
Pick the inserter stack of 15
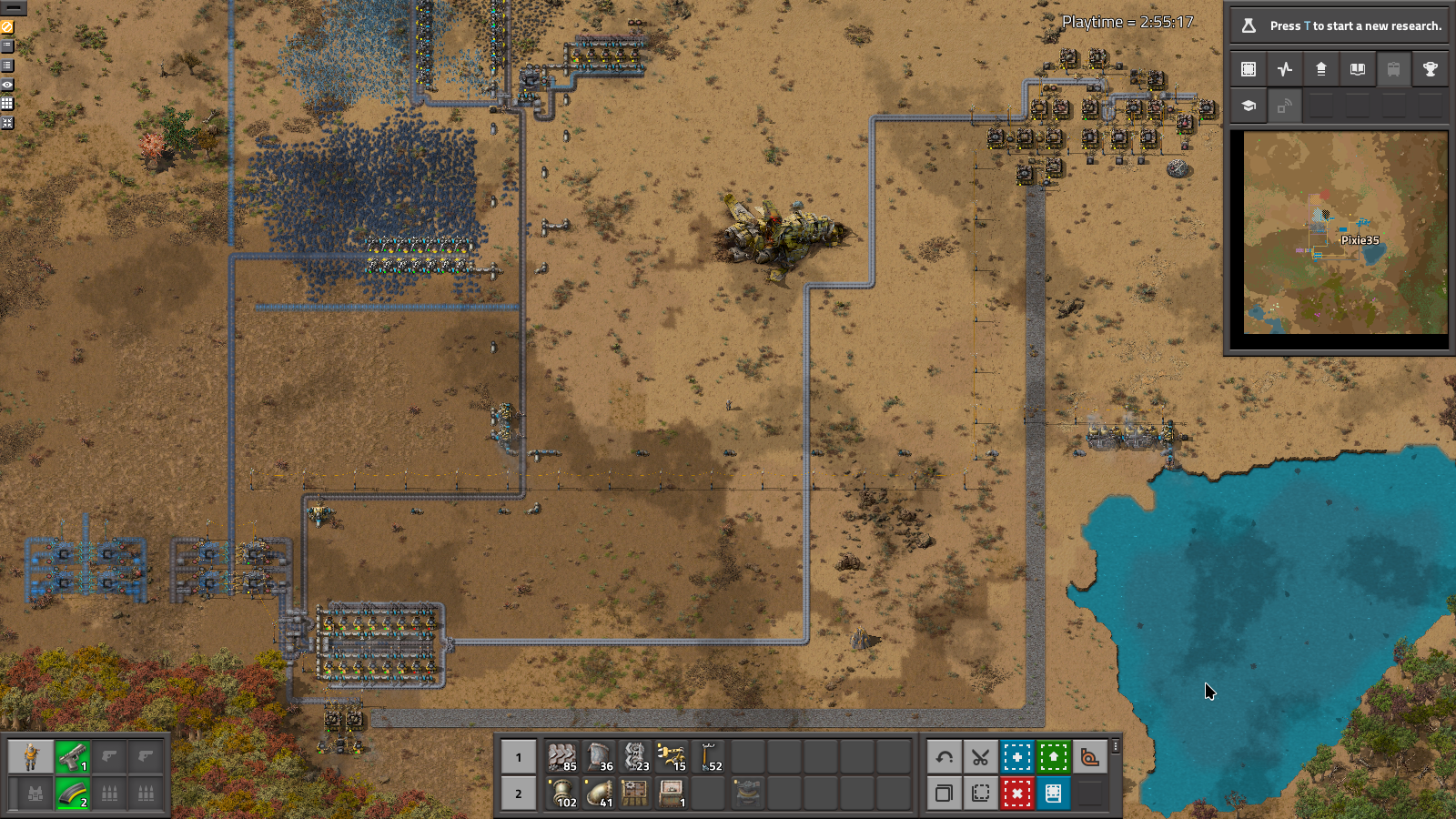[672, 756]
